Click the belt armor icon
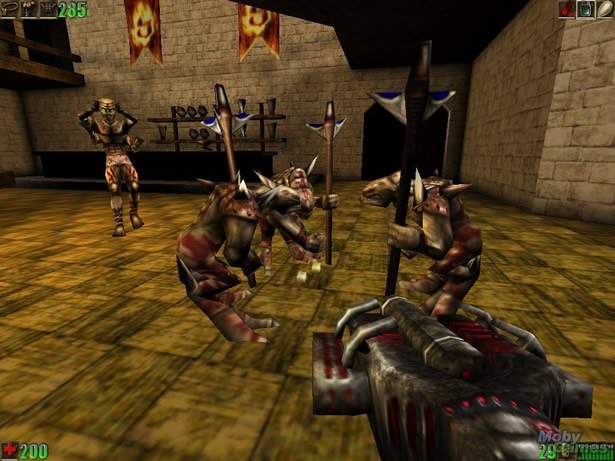This screenshot has width=615, height=461. [11, 10]
